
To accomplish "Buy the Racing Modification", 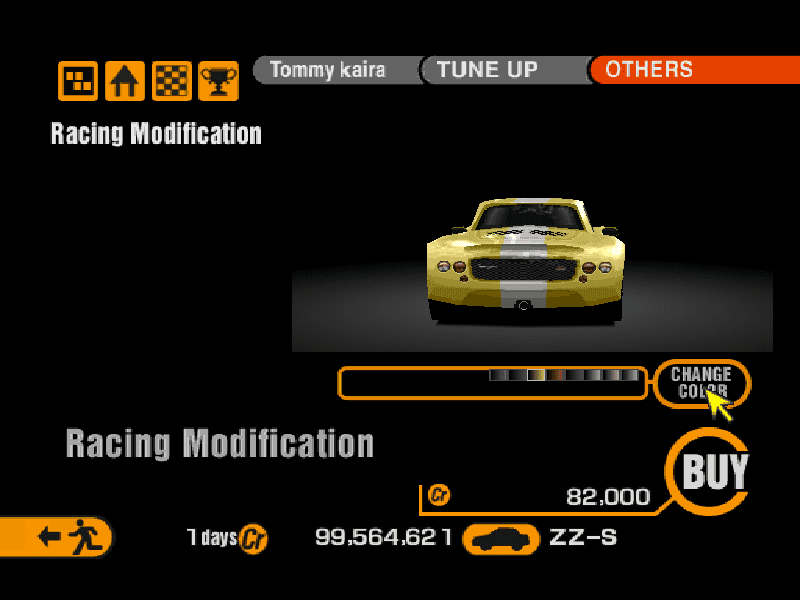I will point(714,470).
